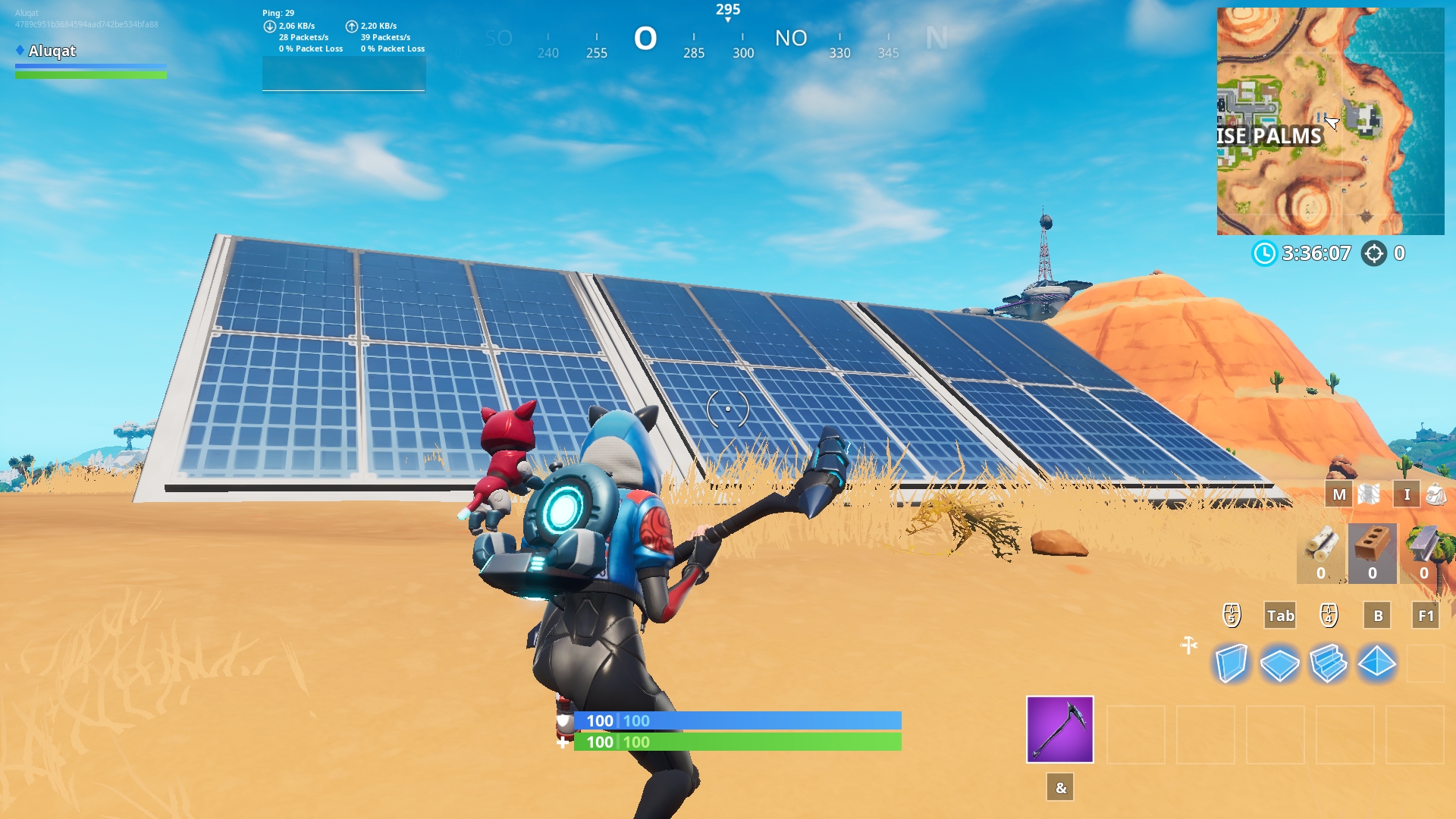The height and width of the screenshot is (819, 1456).
Task: Open the map with the M keybind badge
Action: click(x=1339, y=494)
